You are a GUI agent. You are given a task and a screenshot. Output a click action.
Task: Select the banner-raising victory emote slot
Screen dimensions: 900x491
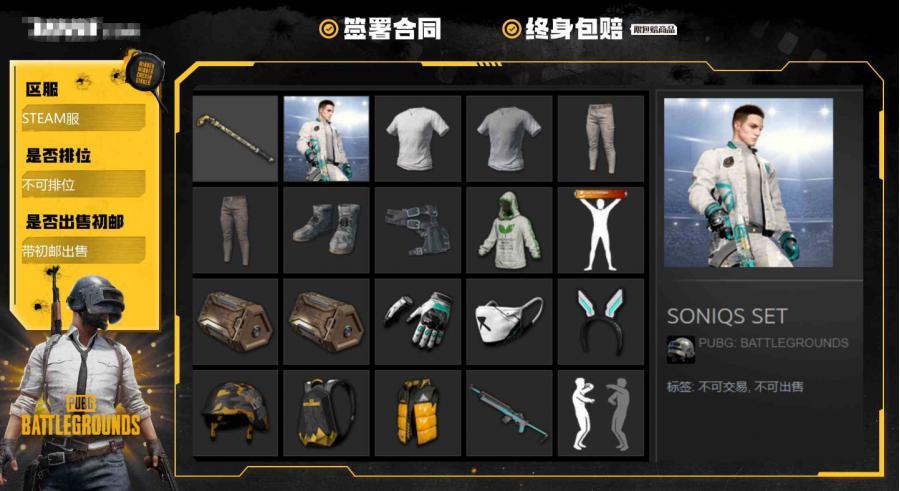click(x=600, y=229)
